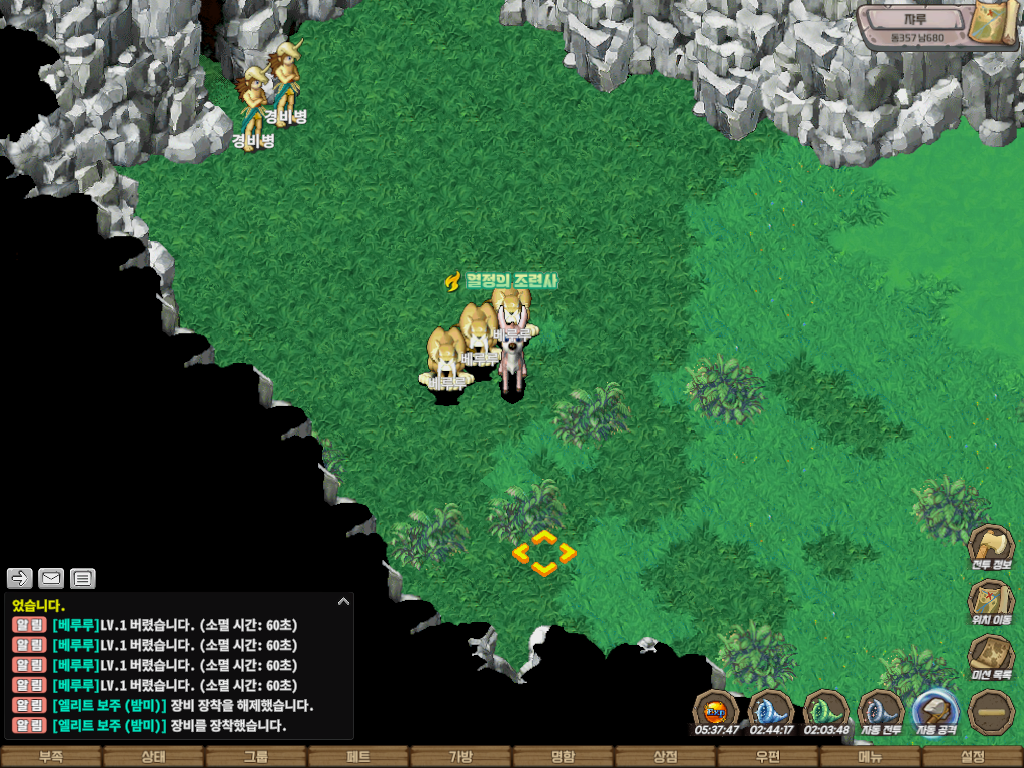Open 전투 정보 battle info axe icon

pyautogui.click(x=990, y=546)
